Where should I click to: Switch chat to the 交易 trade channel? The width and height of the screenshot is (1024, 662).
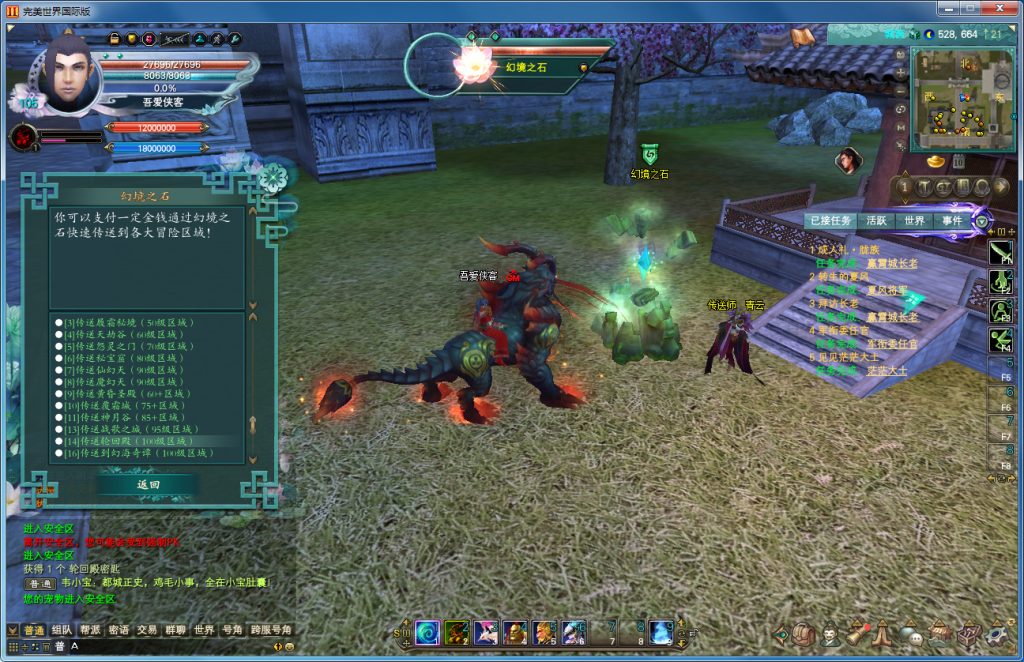147,630
